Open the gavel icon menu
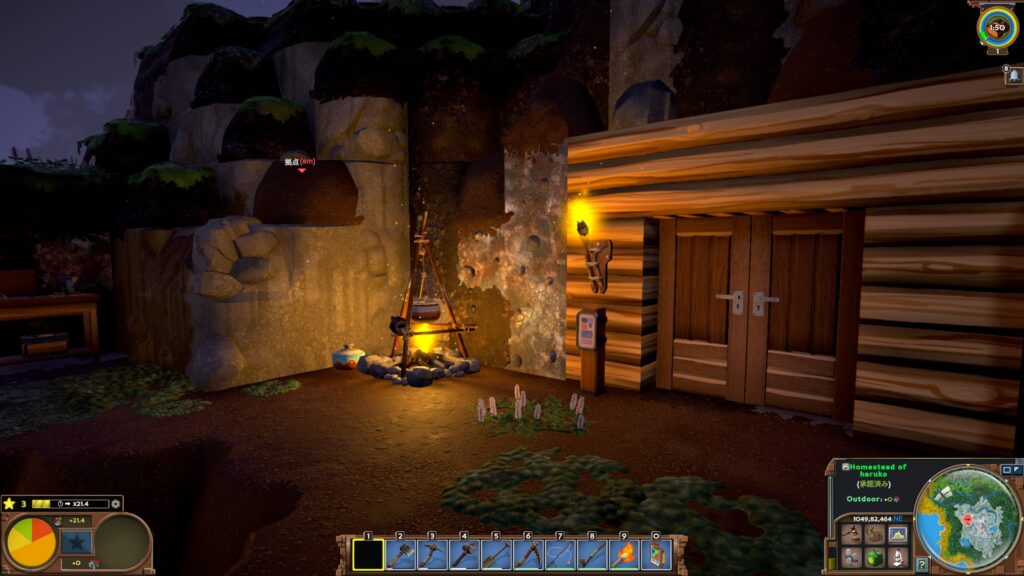 (851, 534)
